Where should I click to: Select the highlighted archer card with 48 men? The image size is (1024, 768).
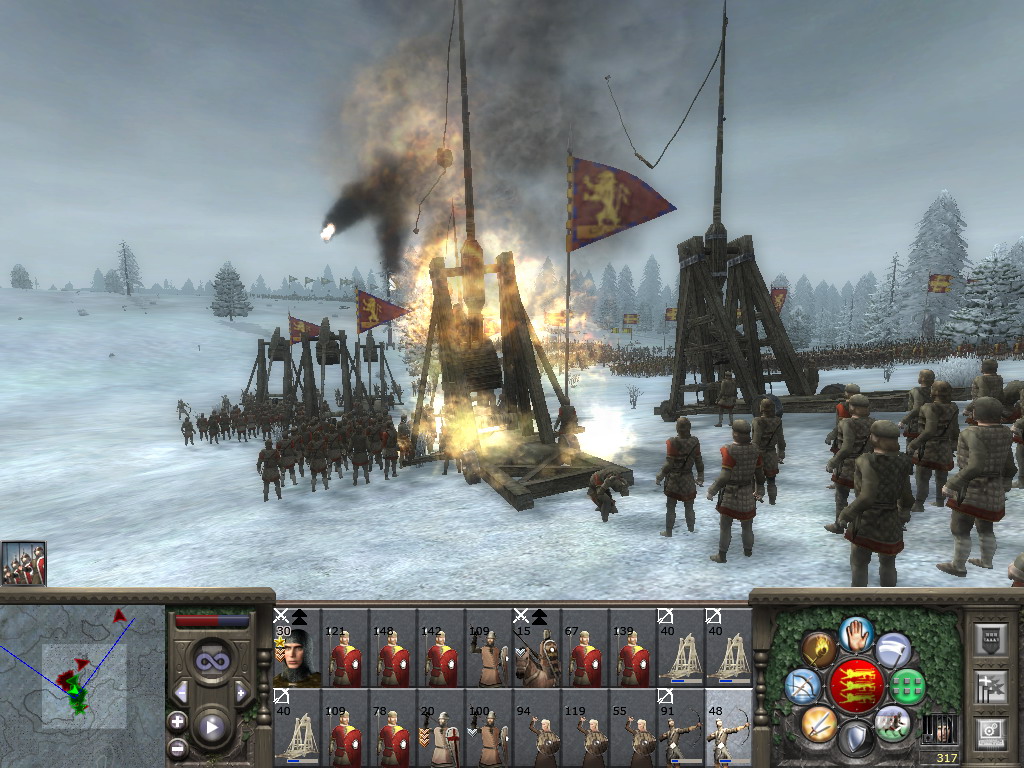point(728,728)
